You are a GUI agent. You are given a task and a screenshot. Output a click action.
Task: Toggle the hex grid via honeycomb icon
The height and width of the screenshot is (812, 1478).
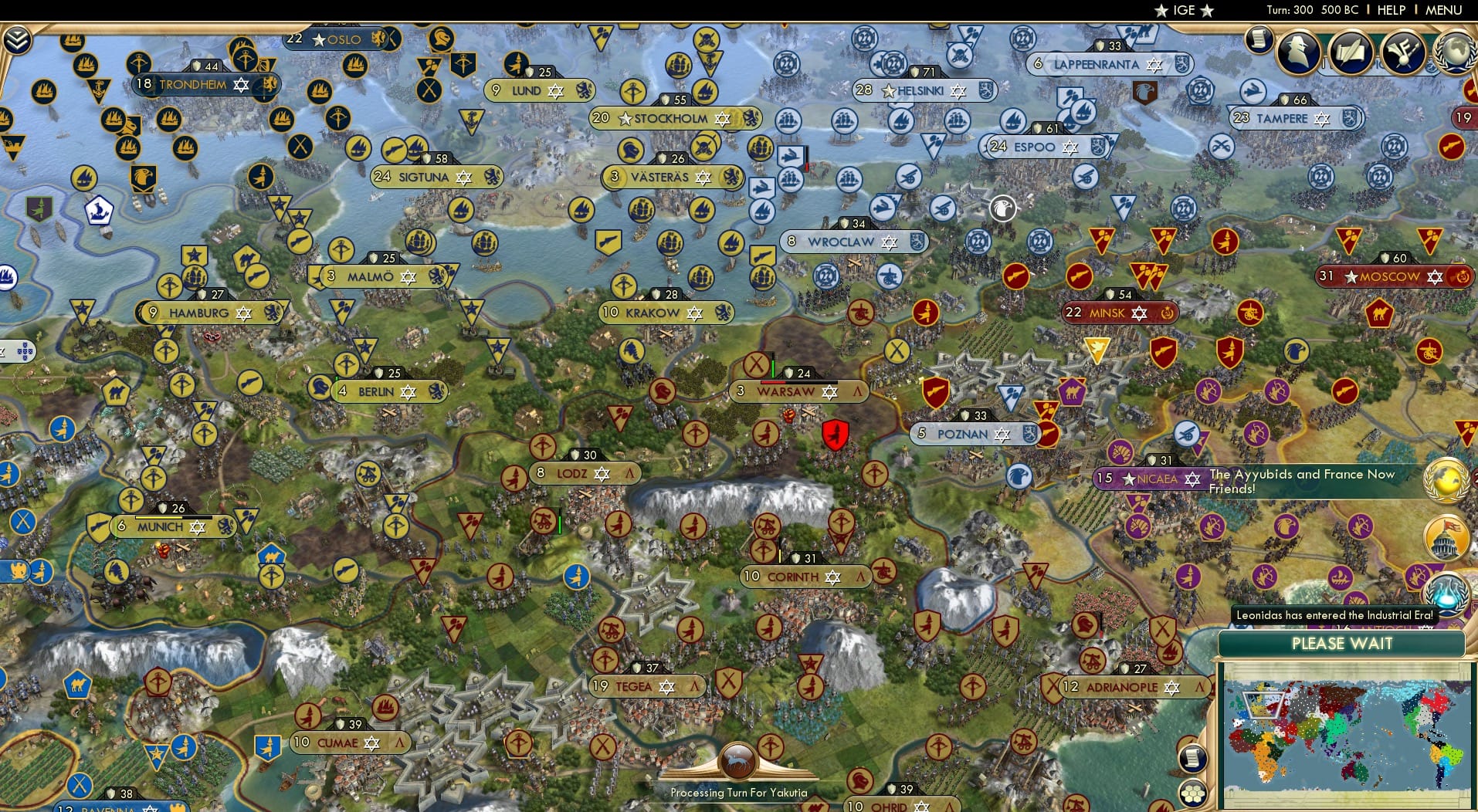[x=1194, y=793]
